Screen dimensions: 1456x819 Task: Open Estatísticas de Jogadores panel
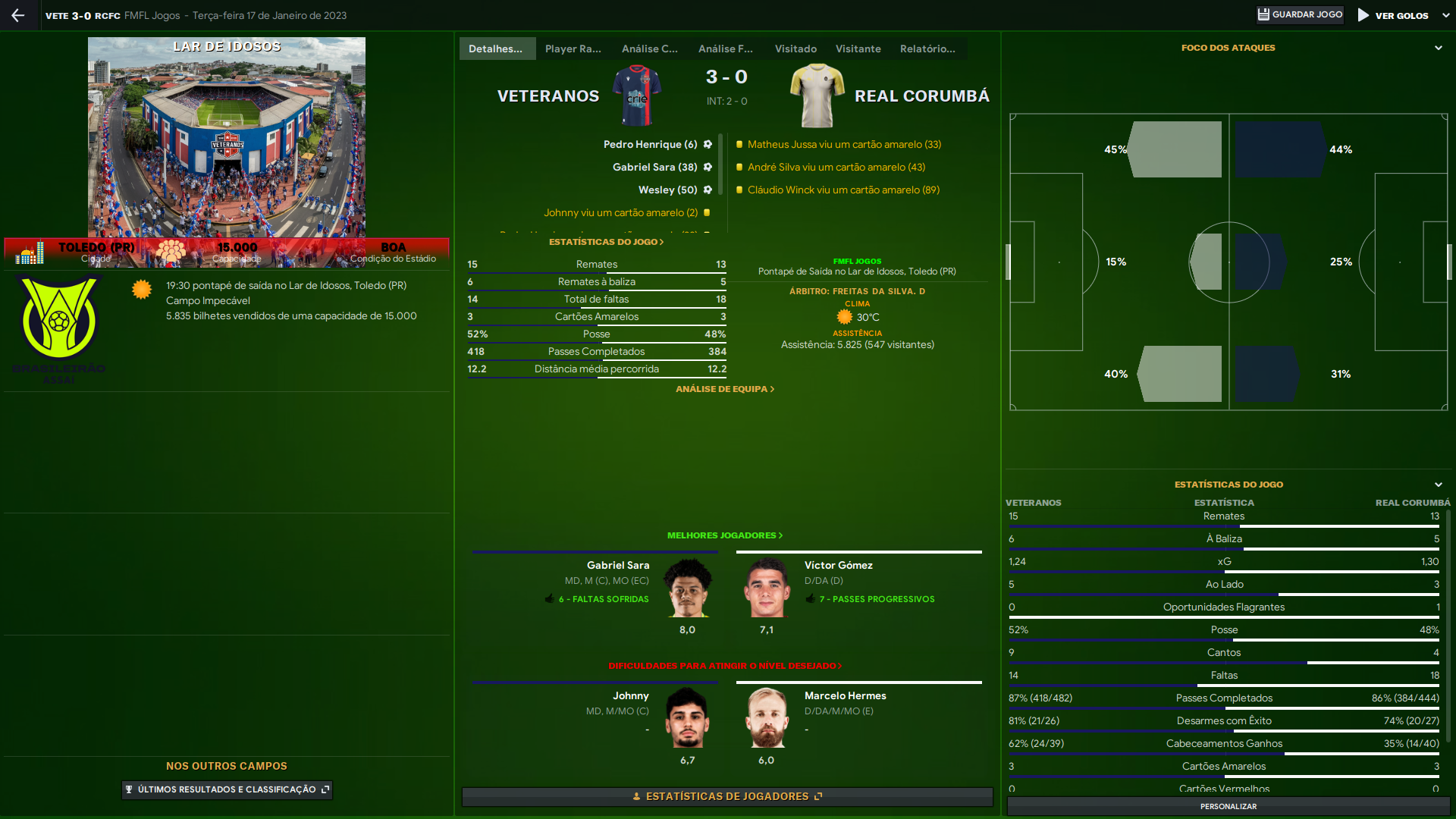726,796
